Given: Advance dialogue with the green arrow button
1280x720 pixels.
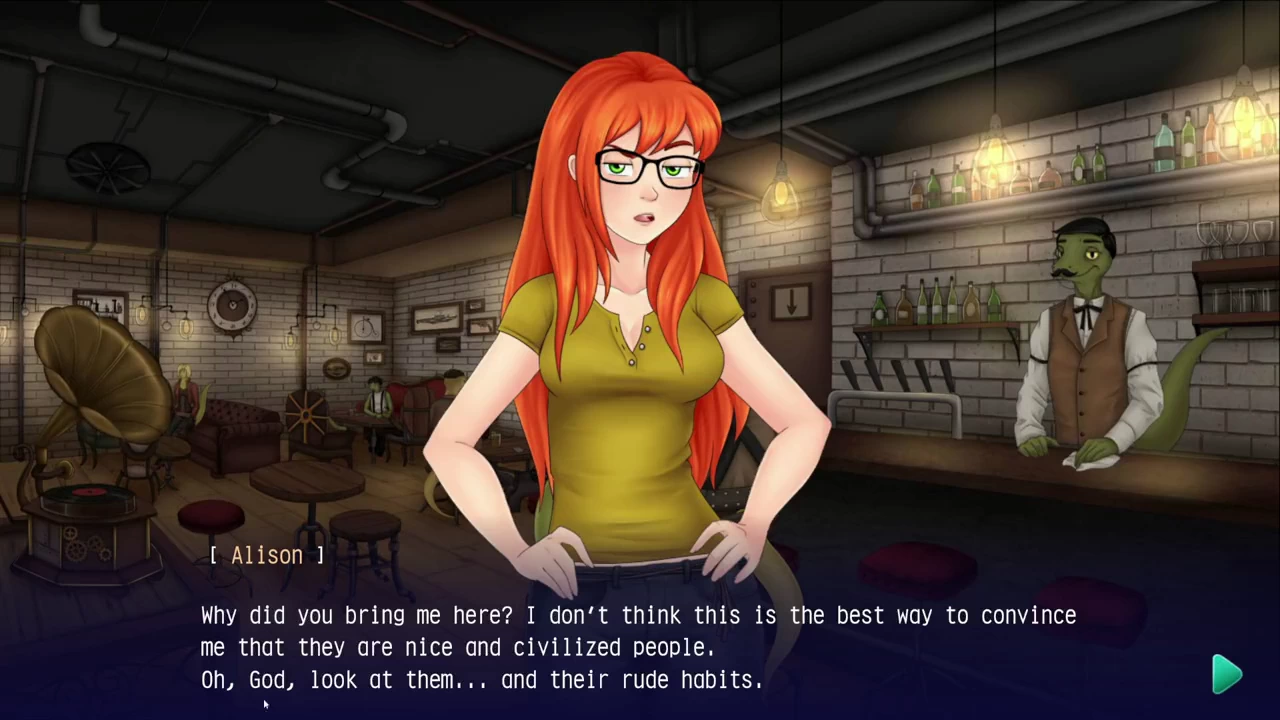Looking at the screenshot, I should 1226,675.
